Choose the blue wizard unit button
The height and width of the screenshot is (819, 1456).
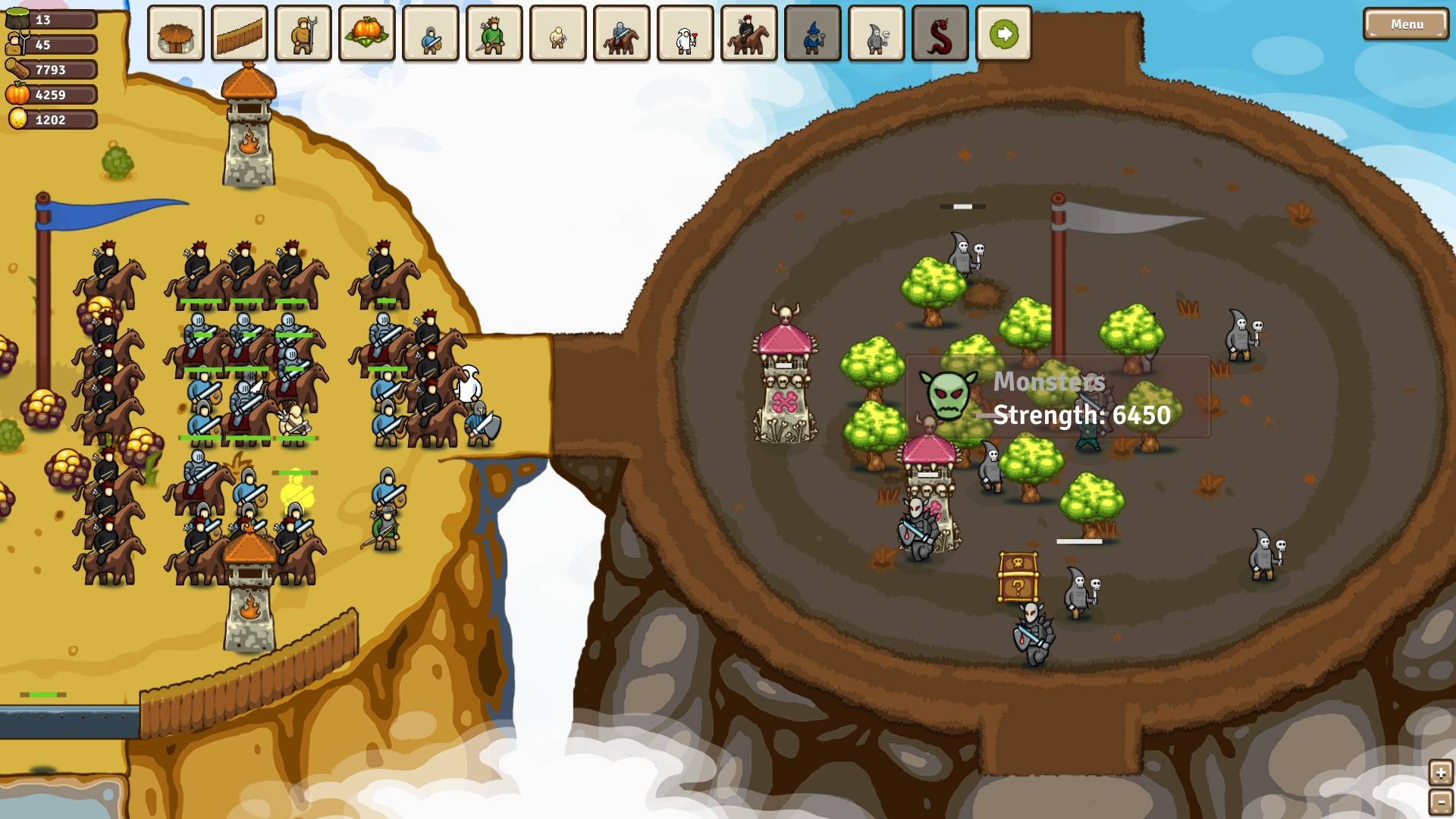pyautogui.click(x=813, y=34)
